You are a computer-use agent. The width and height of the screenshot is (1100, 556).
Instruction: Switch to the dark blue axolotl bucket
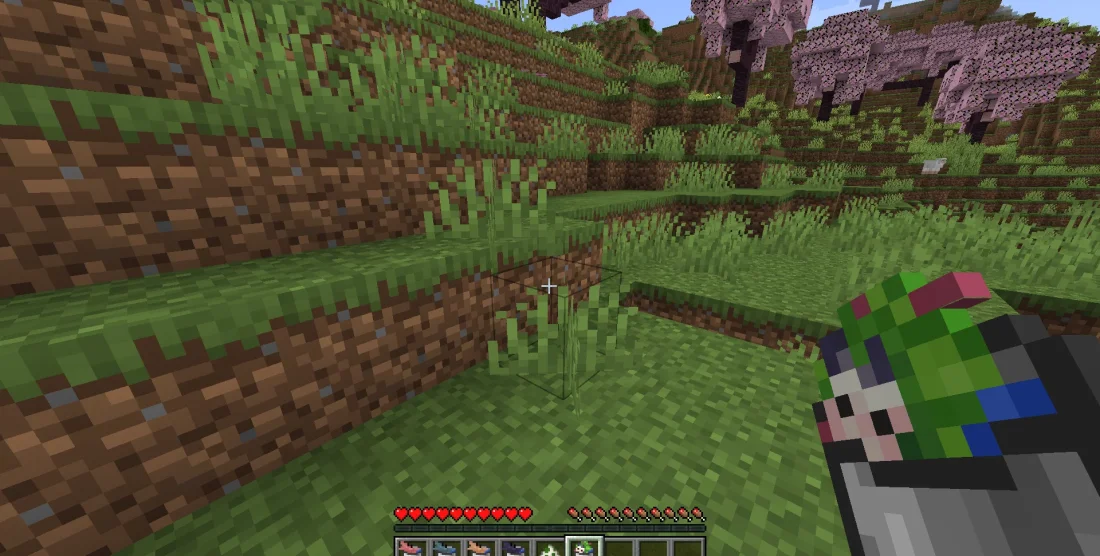tap(512, 548)
